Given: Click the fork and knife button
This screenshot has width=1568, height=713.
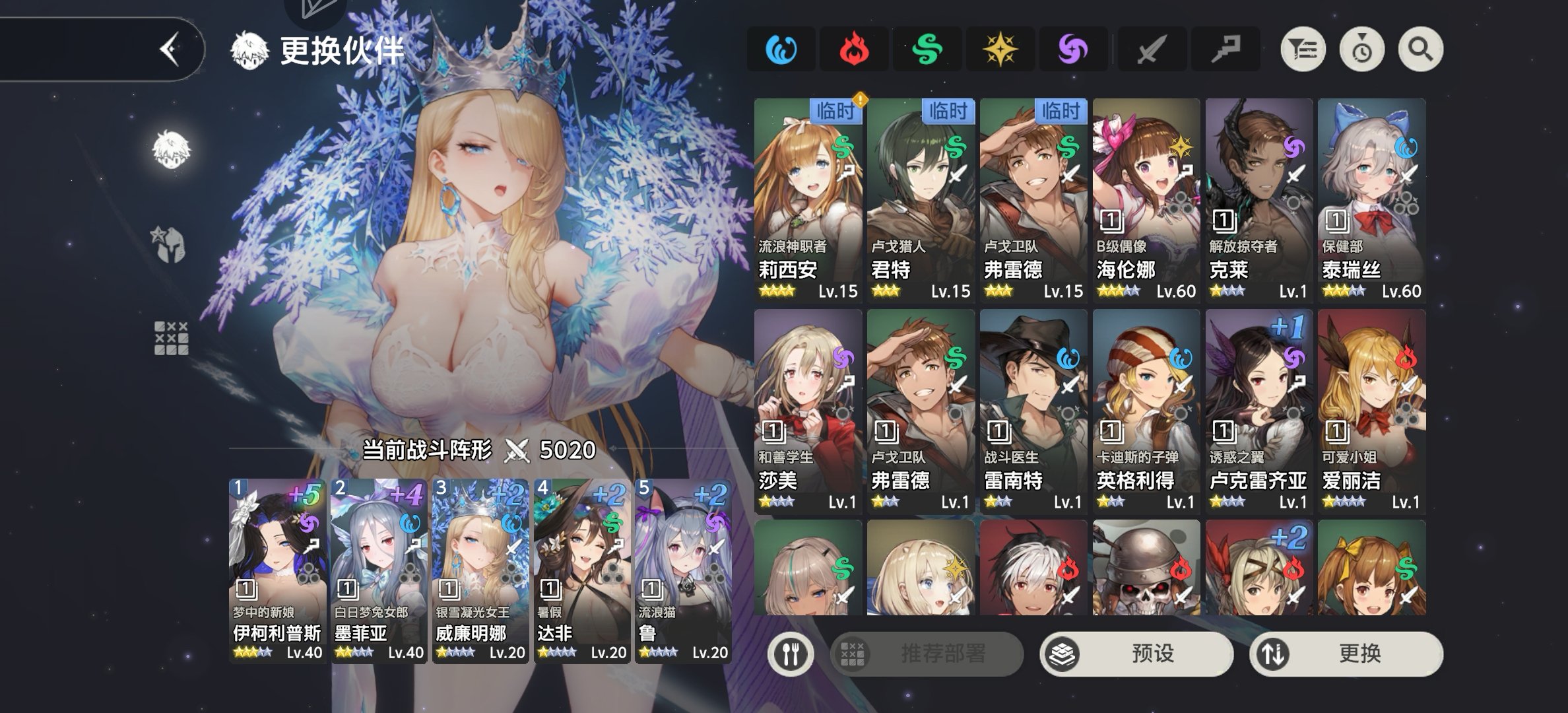Looking at the screenshot, I should [x=791, y=654].
